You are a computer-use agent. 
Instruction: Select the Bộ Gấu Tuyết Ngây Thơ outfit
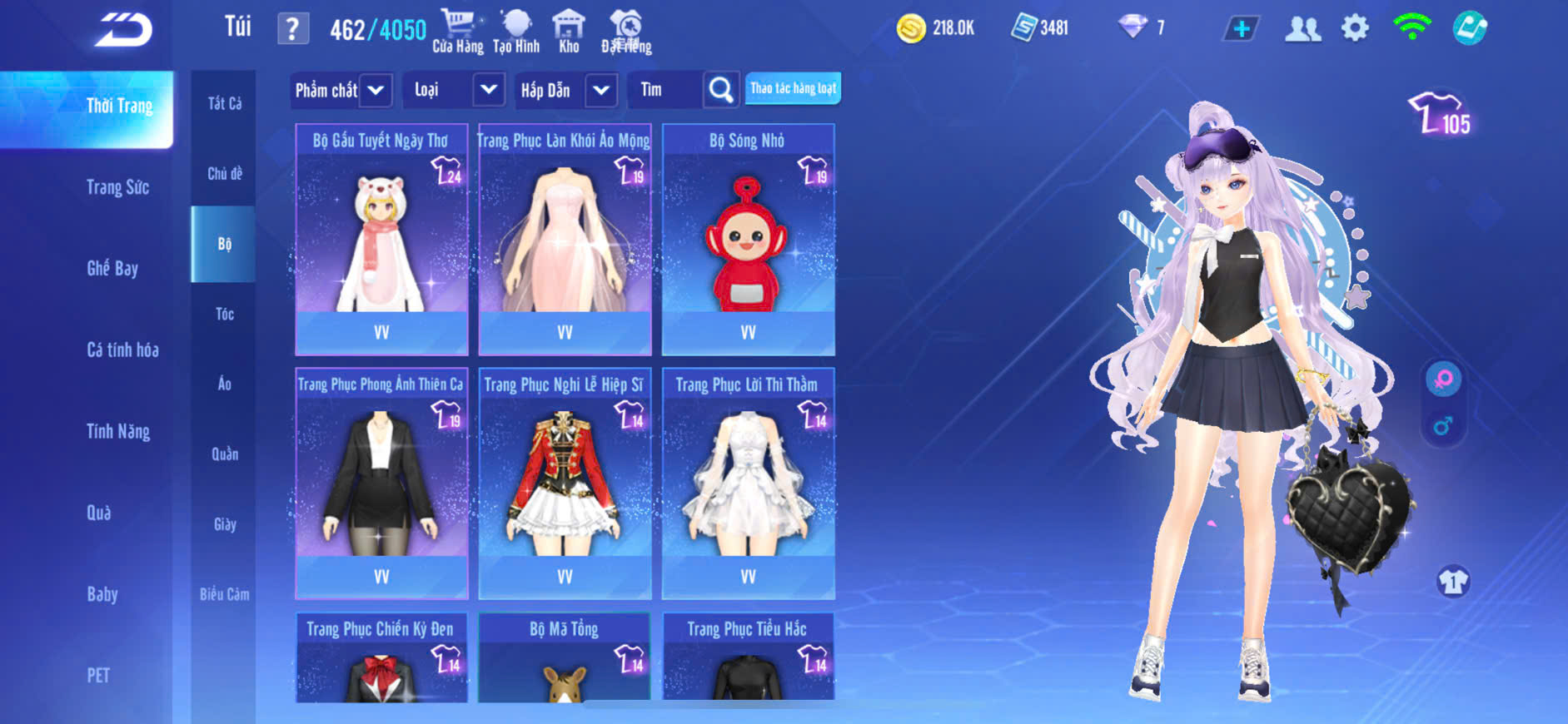pos(381,240)
